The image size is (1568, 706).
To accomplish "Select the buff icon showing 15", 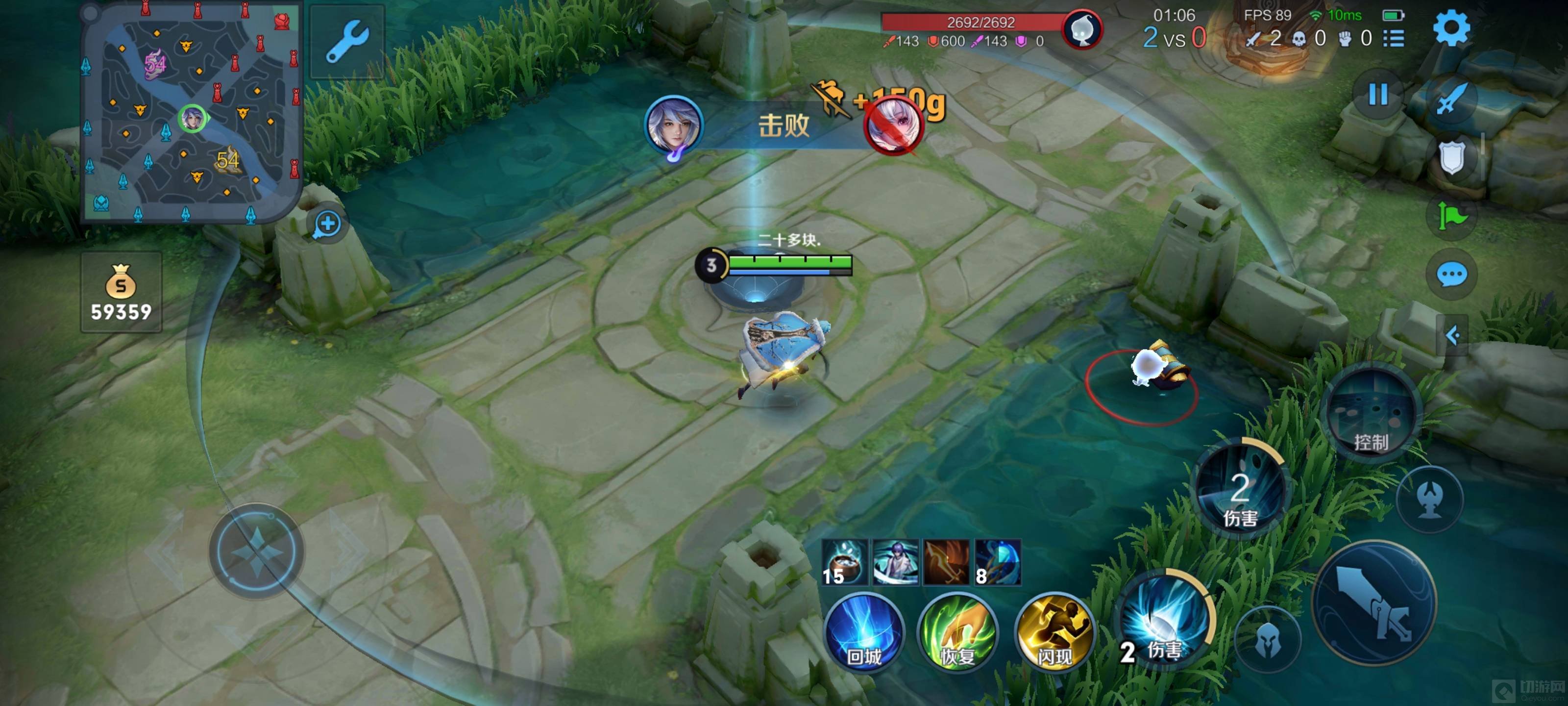I will 844,562.
